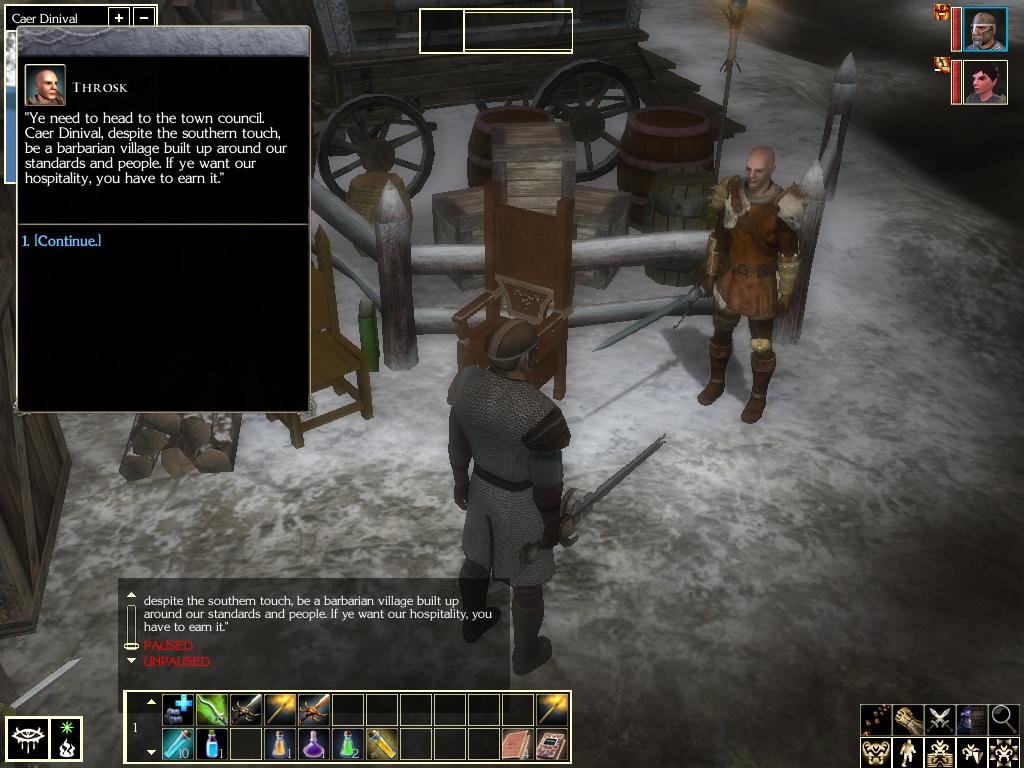Image resolution: width=1024 pixels, height=768 pixels.
Task: Open the red book hotbar item
Action: (517, 743)
